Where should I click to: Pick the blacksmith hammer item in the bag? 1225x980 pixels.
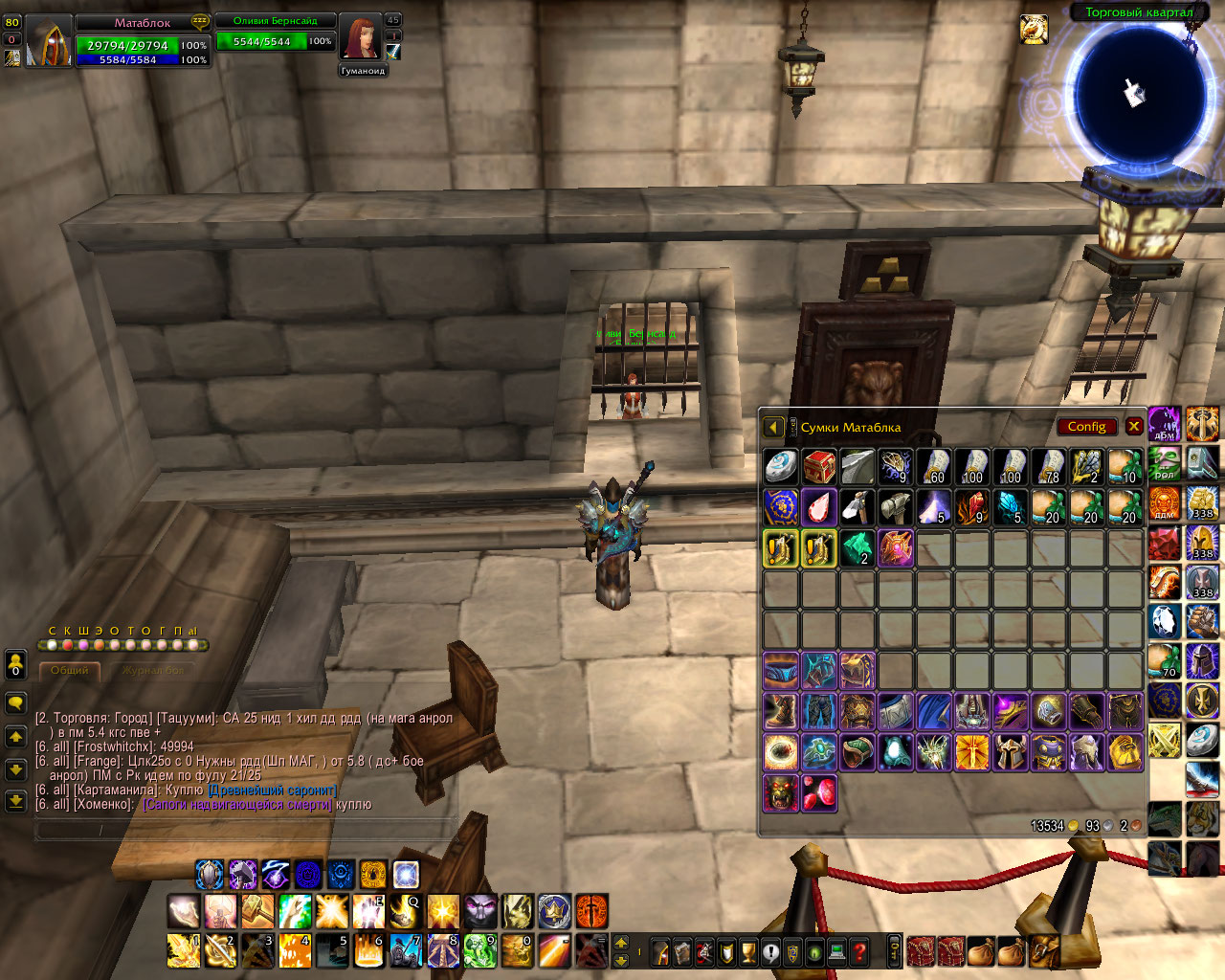coord(896,507)
